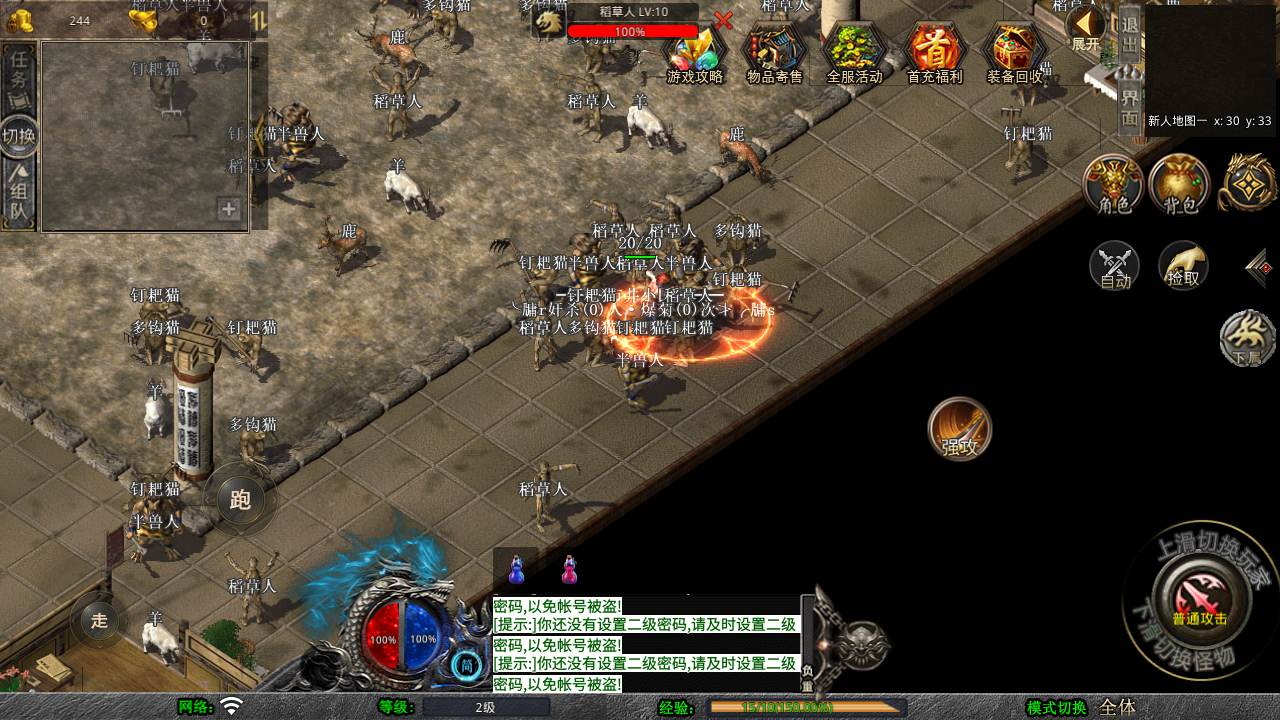Open the 物品寄售 consignment shop
Image resolution: width=1280 pixels, height=720 pixels.
774,53
